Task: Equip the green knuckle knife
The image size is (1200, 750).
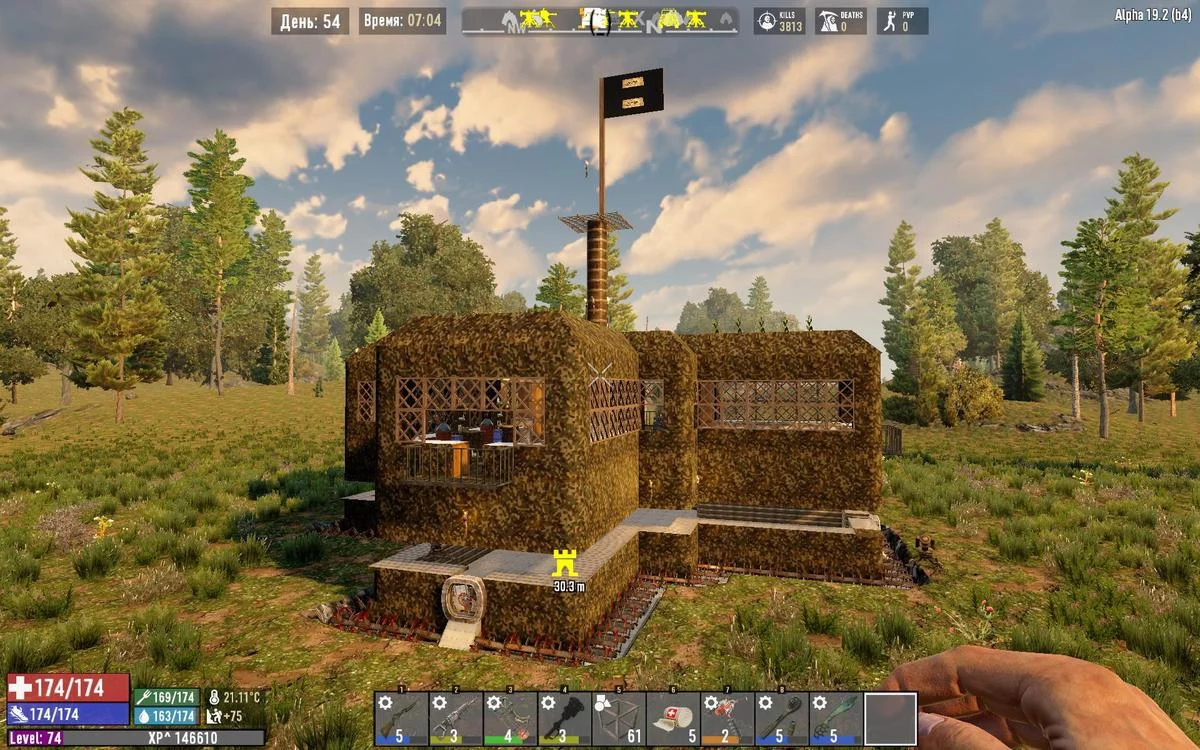Action: (836, 718)
